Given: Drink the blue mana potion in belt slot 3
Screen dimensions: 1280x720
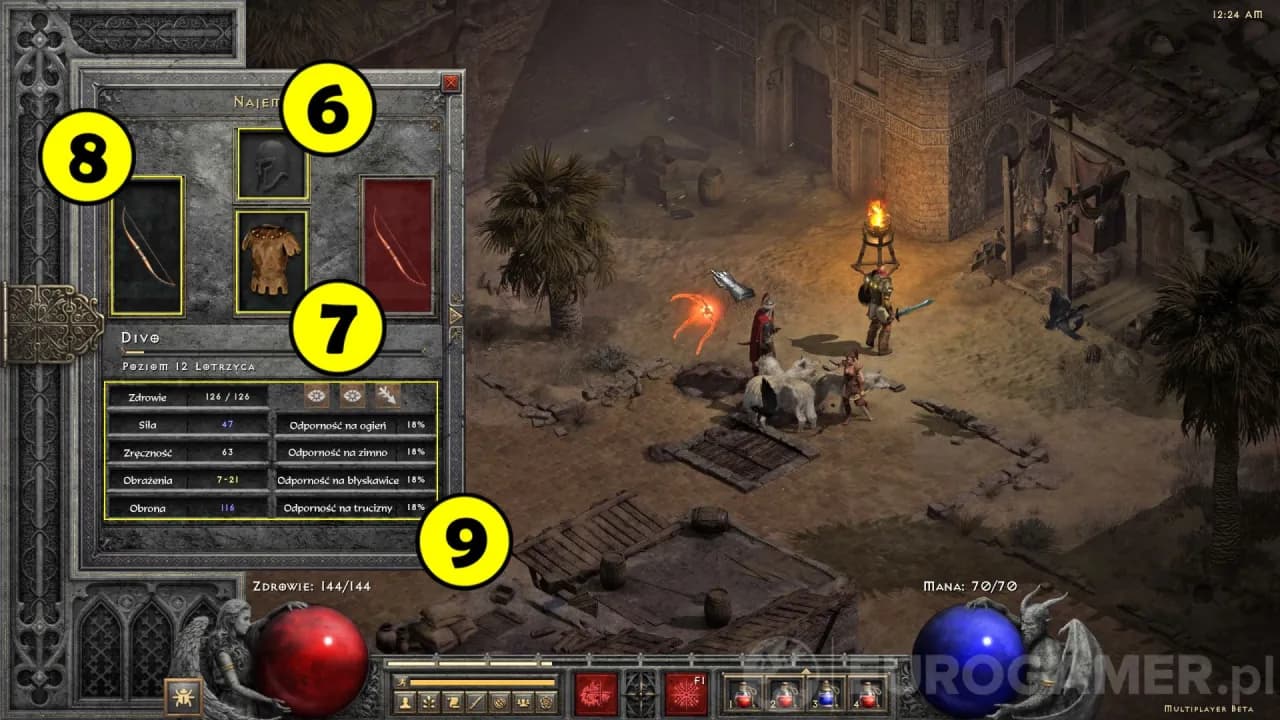Looking at the screenshot, I should coord(826,697).
